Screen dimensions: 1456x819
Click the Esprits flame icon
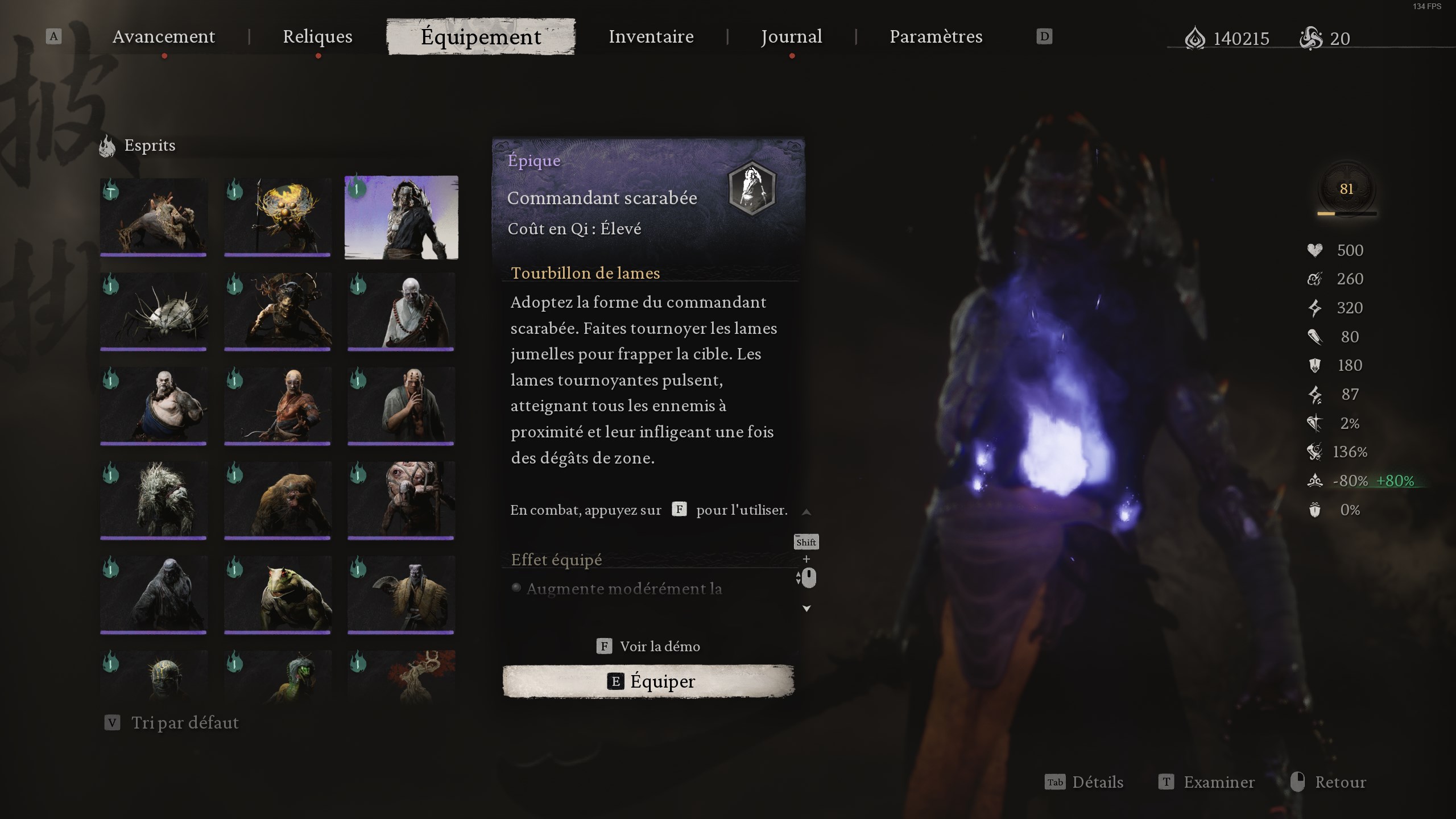[x=107, y=145]
